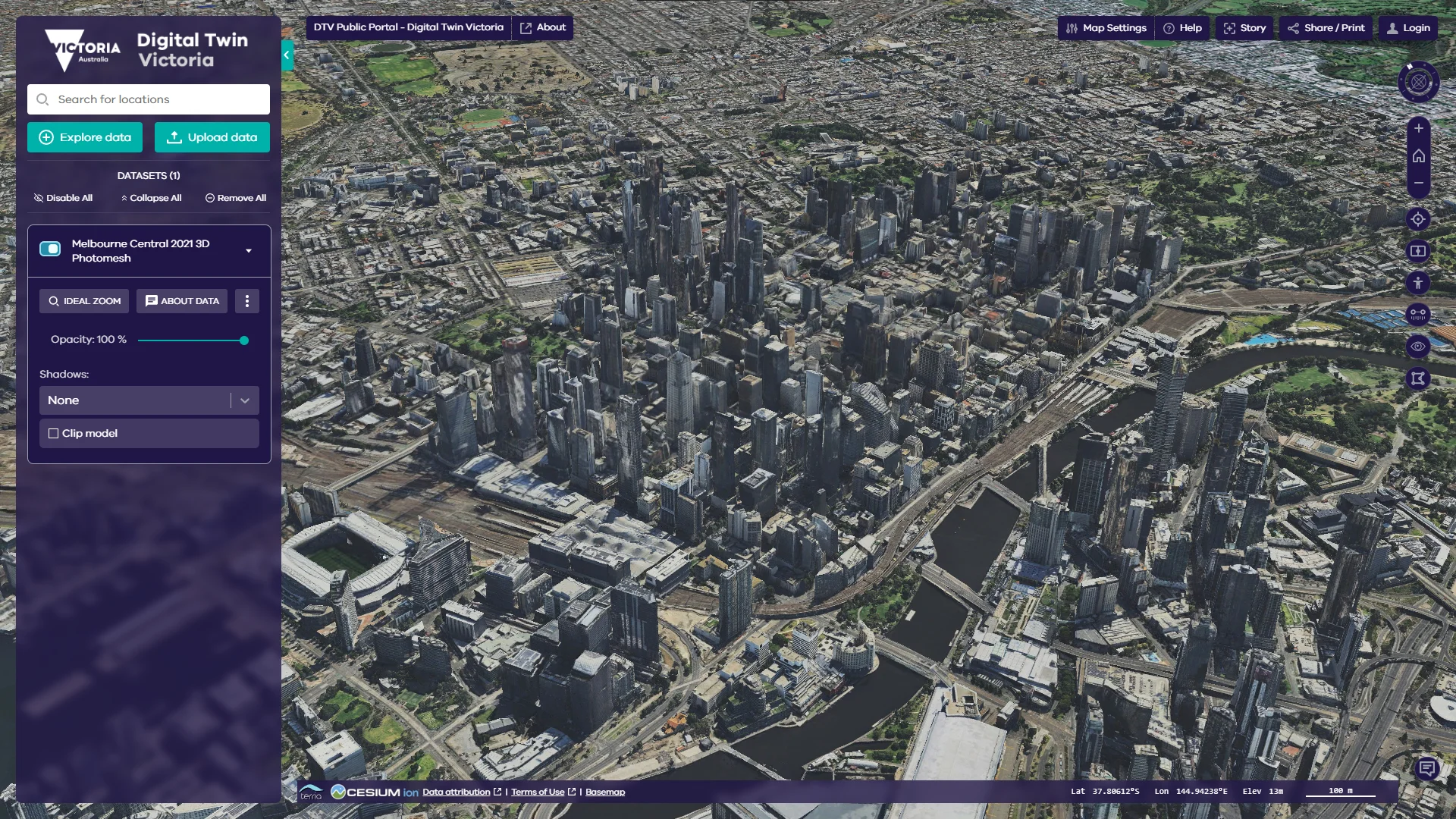Open the Terms of Use link
Image resolution: width=1456 pixels, height=819 pixels.
(x=540, y=791)
